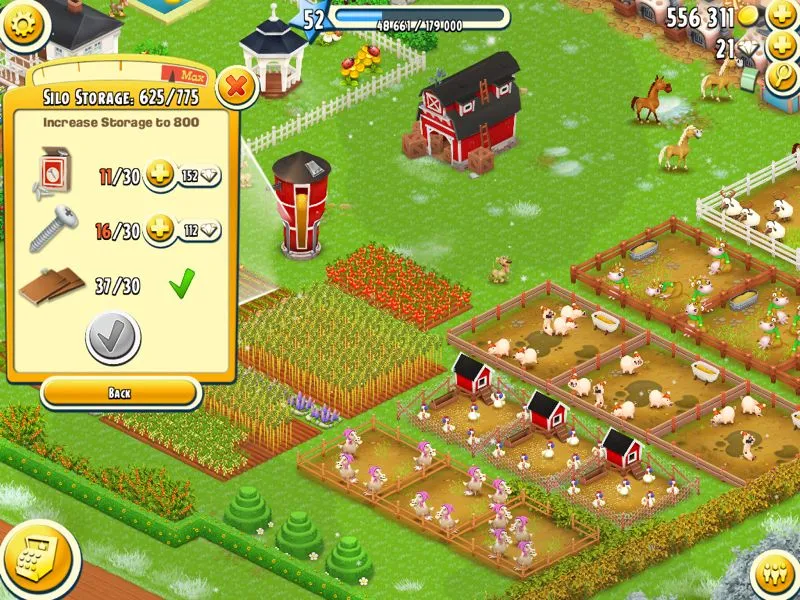Buy missing screws for 112 diamonds
The image size is (800, 600).
click(x=186, y=231)
